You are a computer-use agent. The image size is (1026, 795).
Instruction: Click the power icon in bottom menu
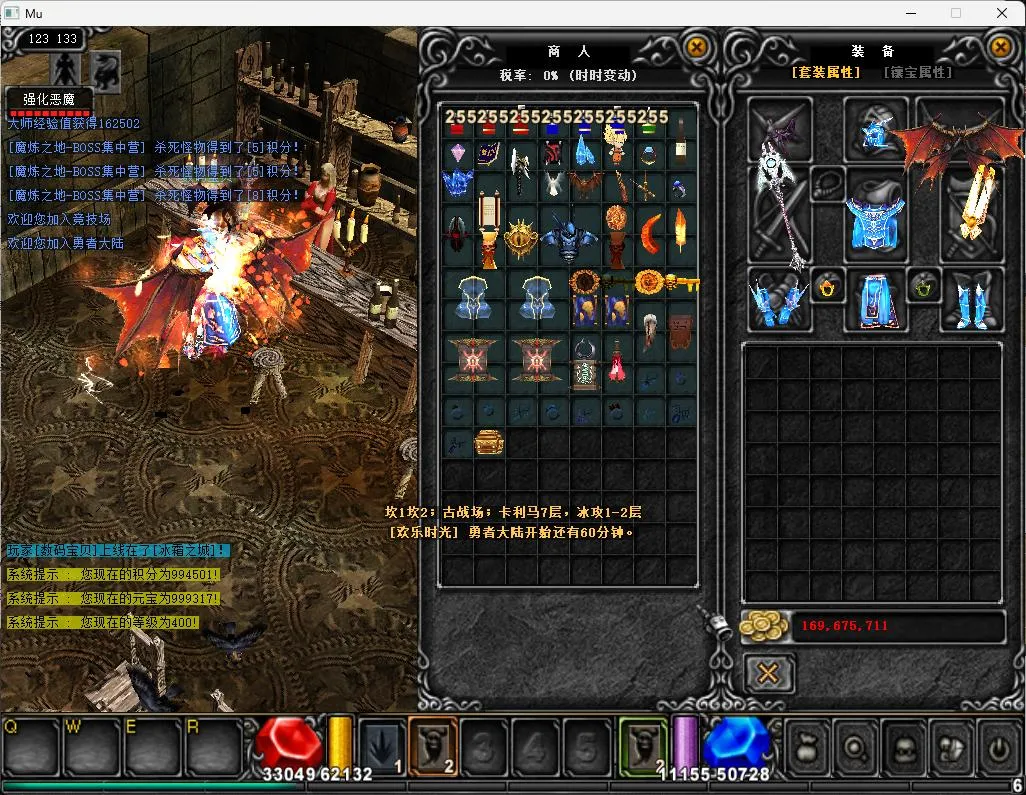click(997, 747)
